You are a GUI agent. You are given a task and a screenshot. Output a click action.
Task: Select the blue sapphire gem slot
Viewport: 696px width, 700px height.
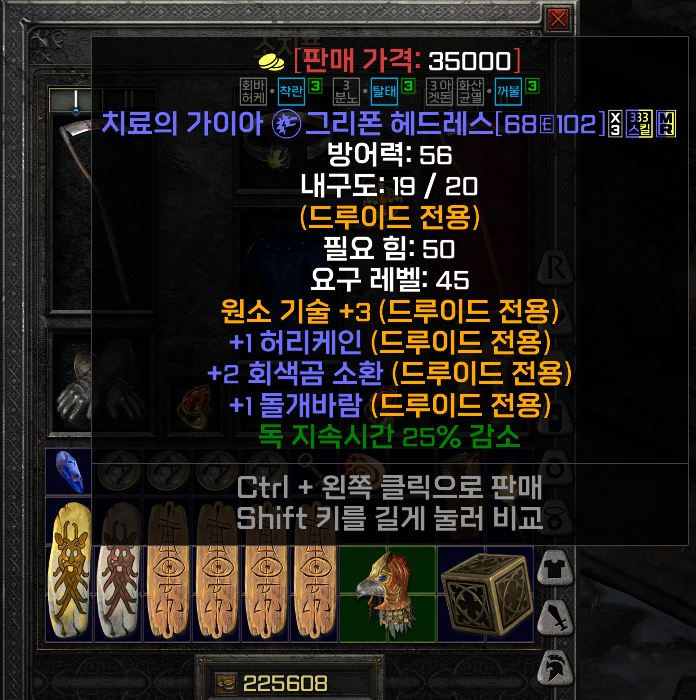[x=69, y=471]
